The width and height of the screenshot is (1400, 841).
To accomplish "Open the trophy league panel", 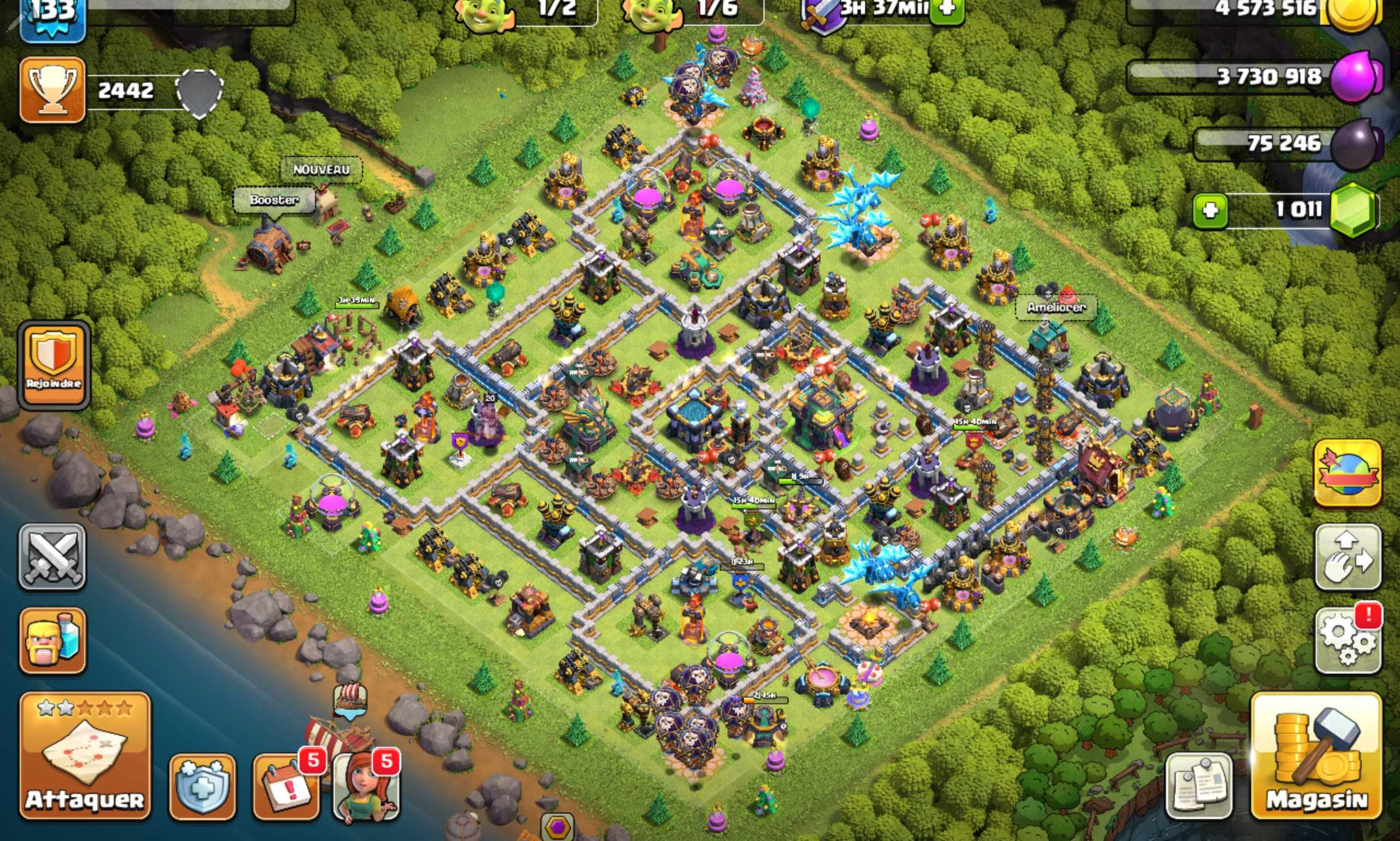I will click(x=52, y=90).
